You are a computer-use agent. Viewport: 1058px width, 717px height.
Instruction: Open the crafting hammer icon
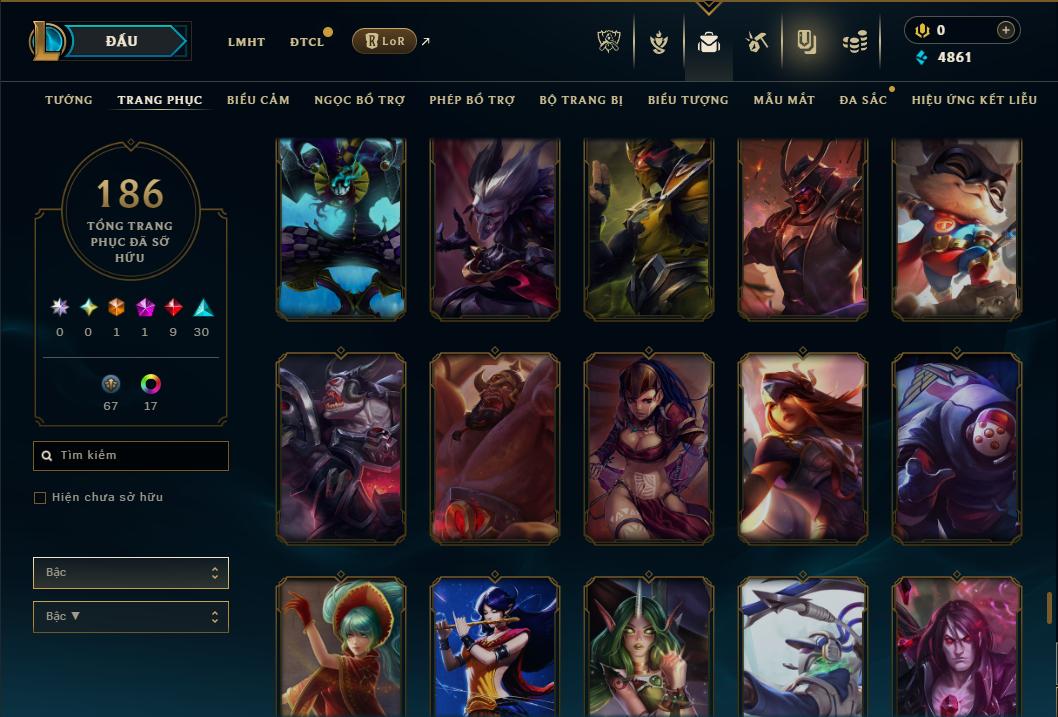tap(757, 42)
